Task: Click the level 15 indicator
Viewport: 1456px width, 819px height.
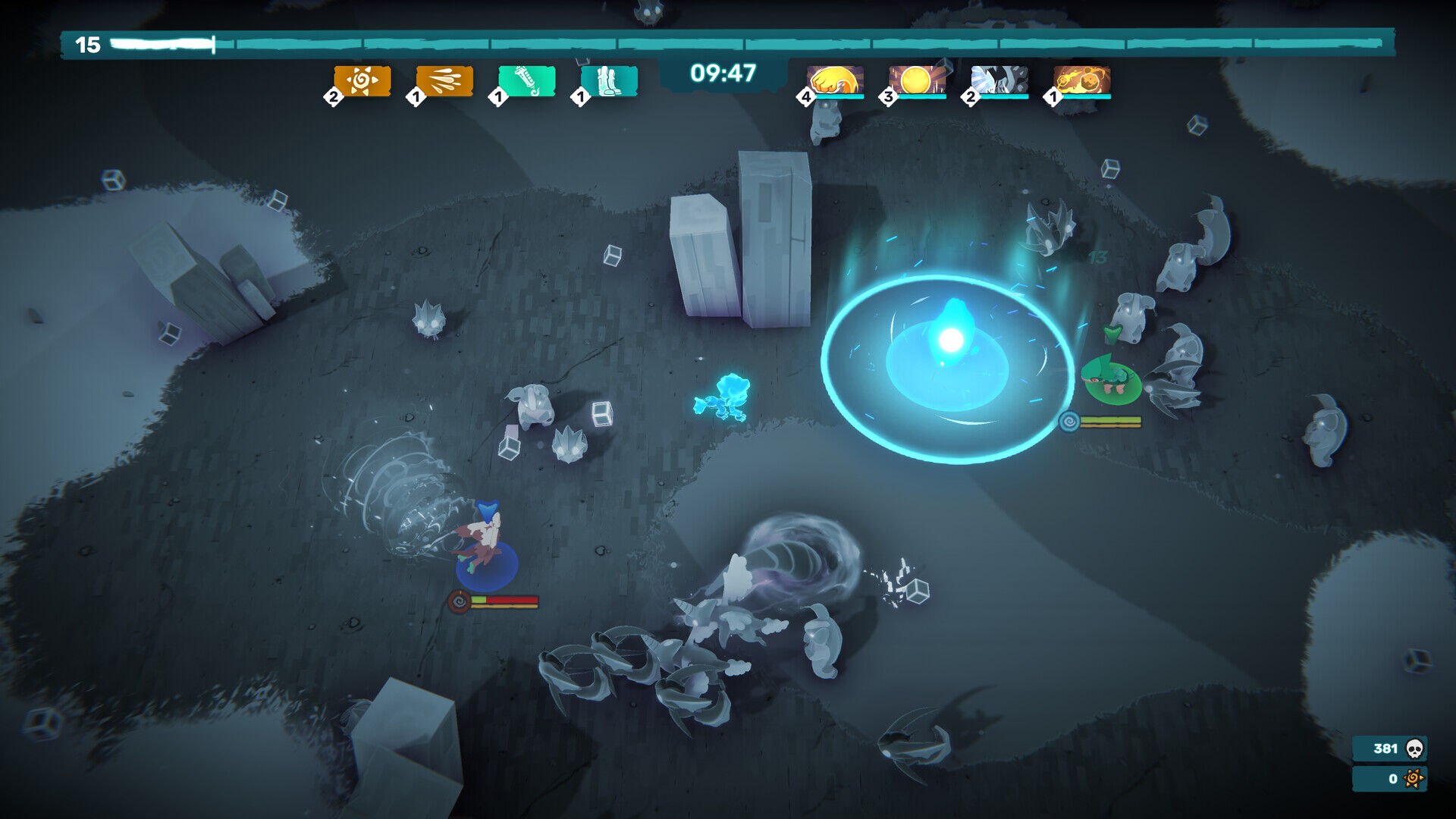Action: [89, 44]
